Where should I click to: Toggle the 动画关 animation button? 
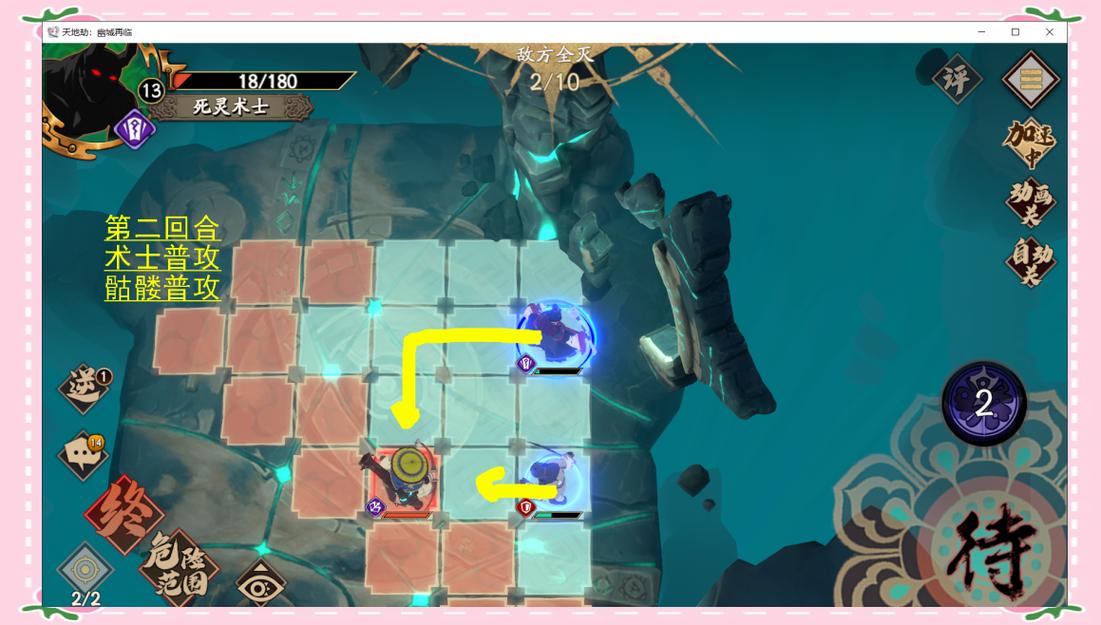tap(1030, 202)
